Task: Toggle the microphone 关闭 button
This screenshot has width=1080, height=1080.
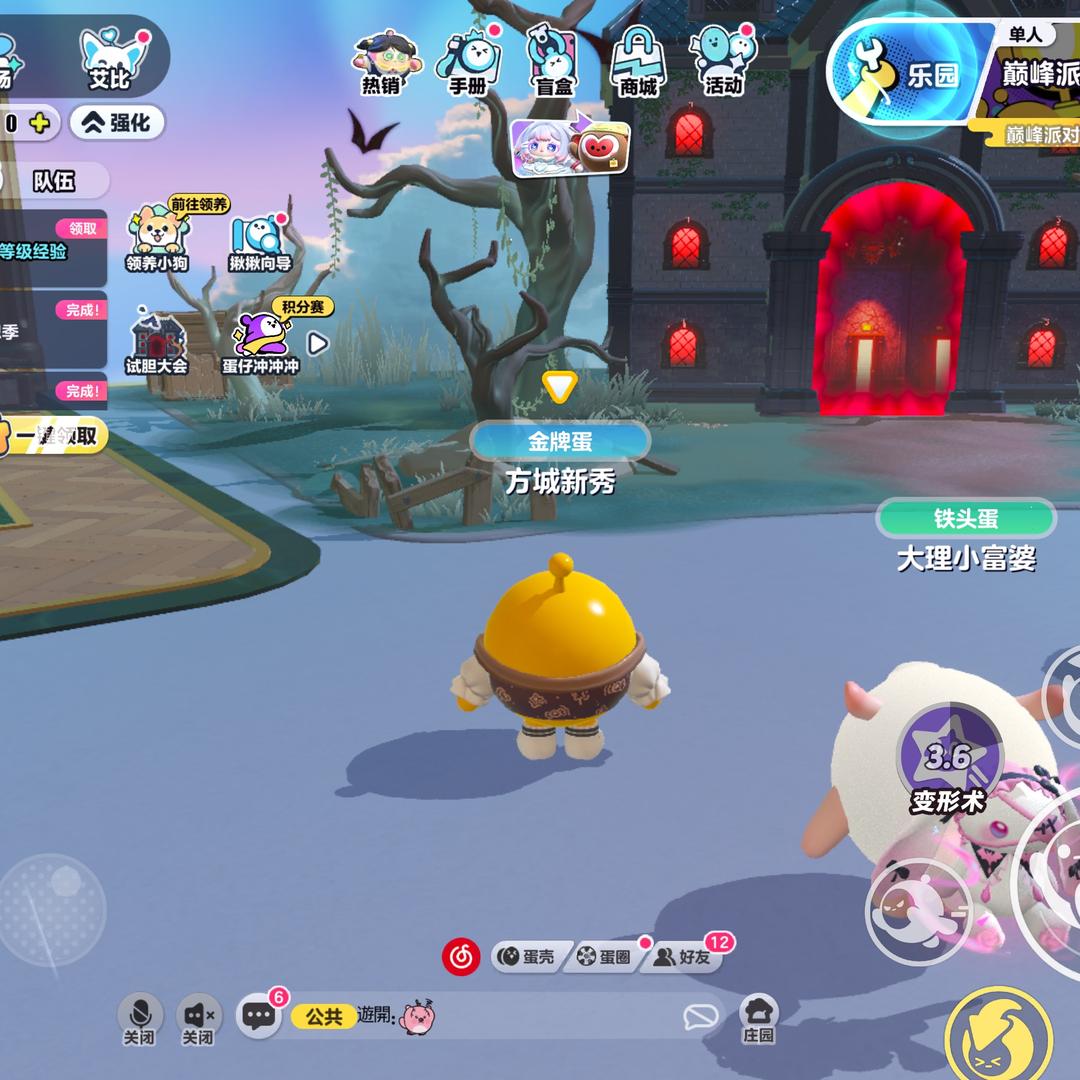Action: [139, 1017]
